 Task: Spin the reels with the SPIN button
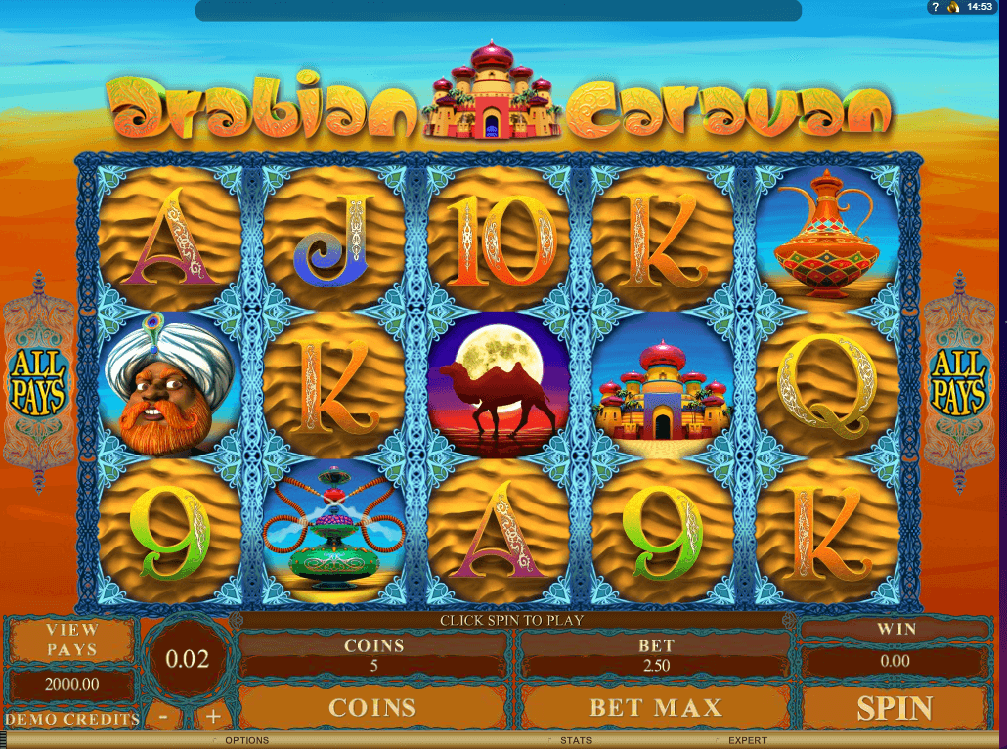click(894, 708)
